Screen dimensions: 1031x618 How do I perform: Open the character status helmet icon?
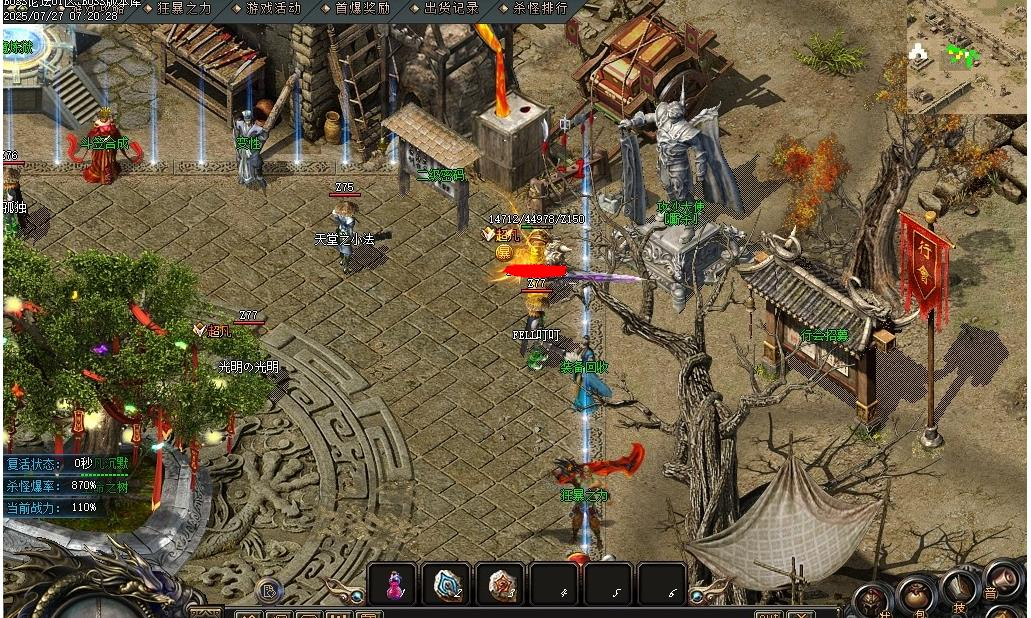pyautogui.click(x=873, y=601)
